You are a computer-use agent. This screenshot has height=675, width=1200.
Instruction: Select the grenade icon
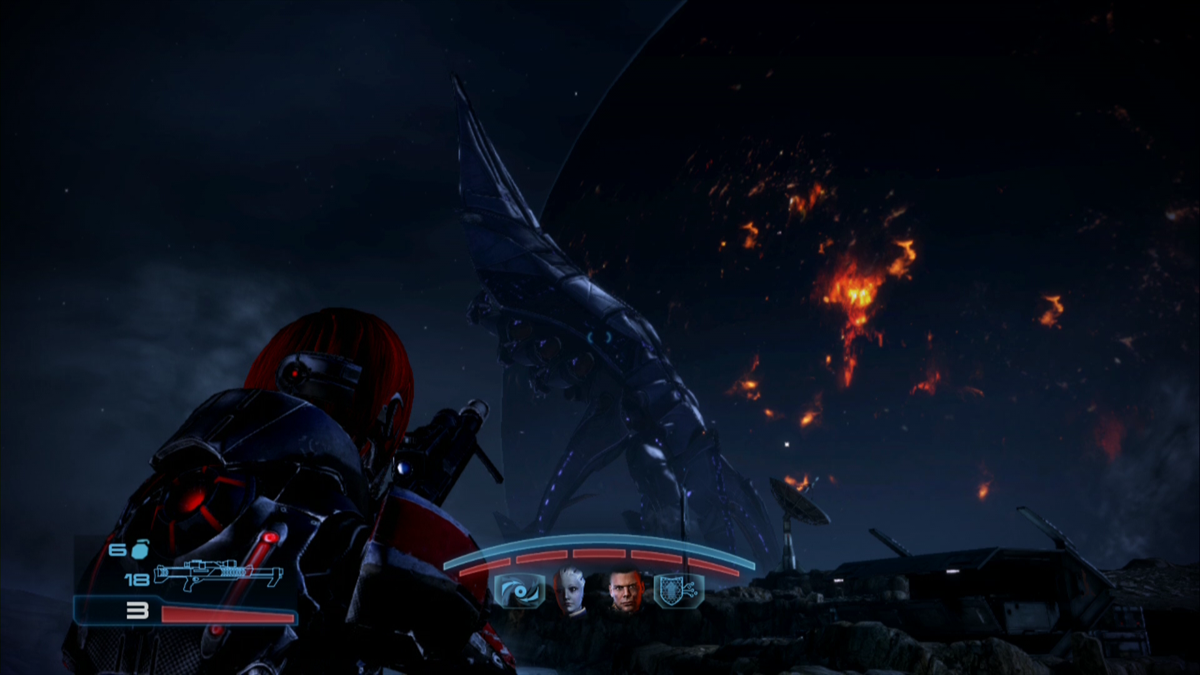pyautogui.click(x=139, y=550)
